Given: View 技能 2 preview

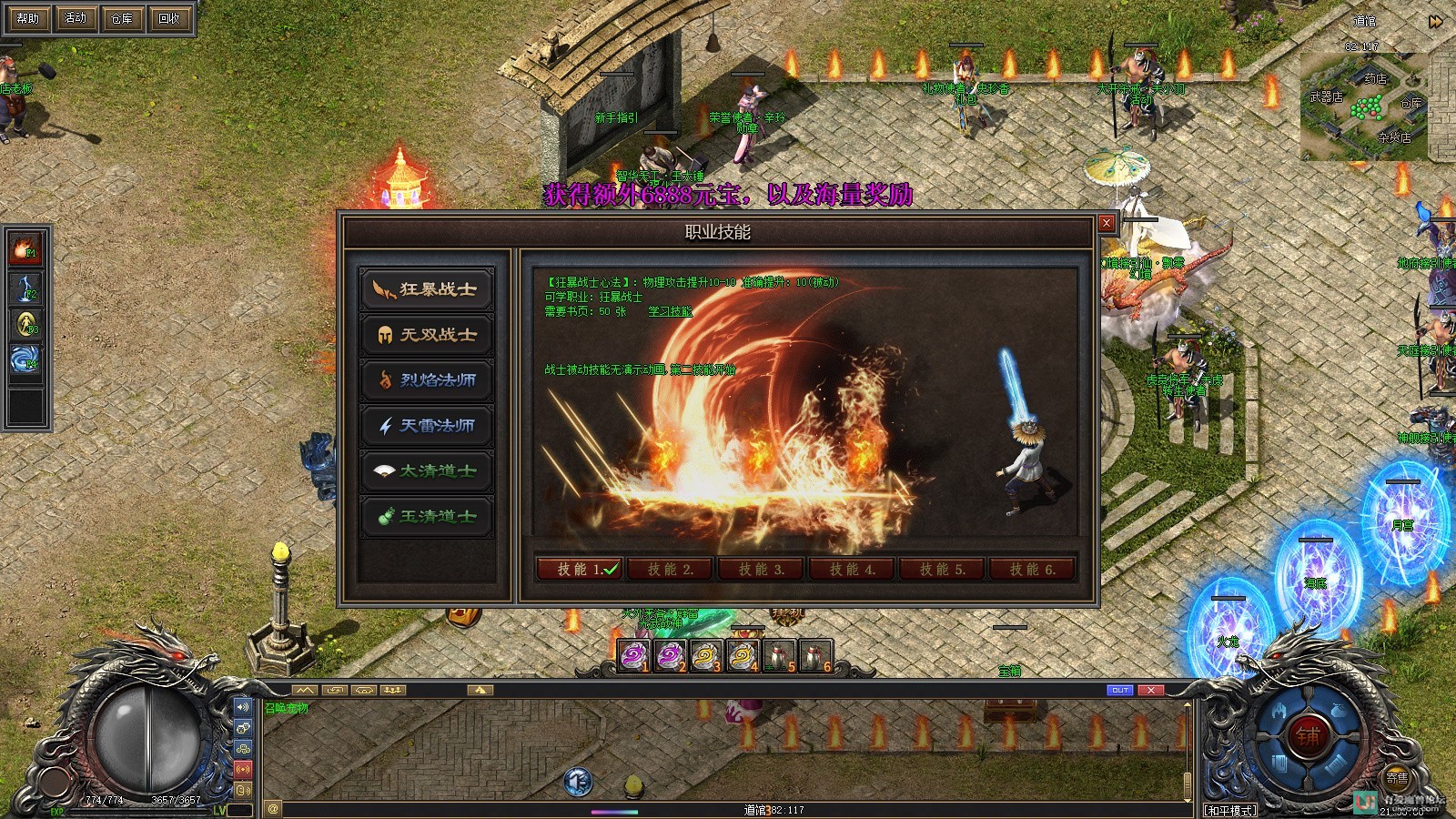Looking at the screenshot, I should 670,570.
